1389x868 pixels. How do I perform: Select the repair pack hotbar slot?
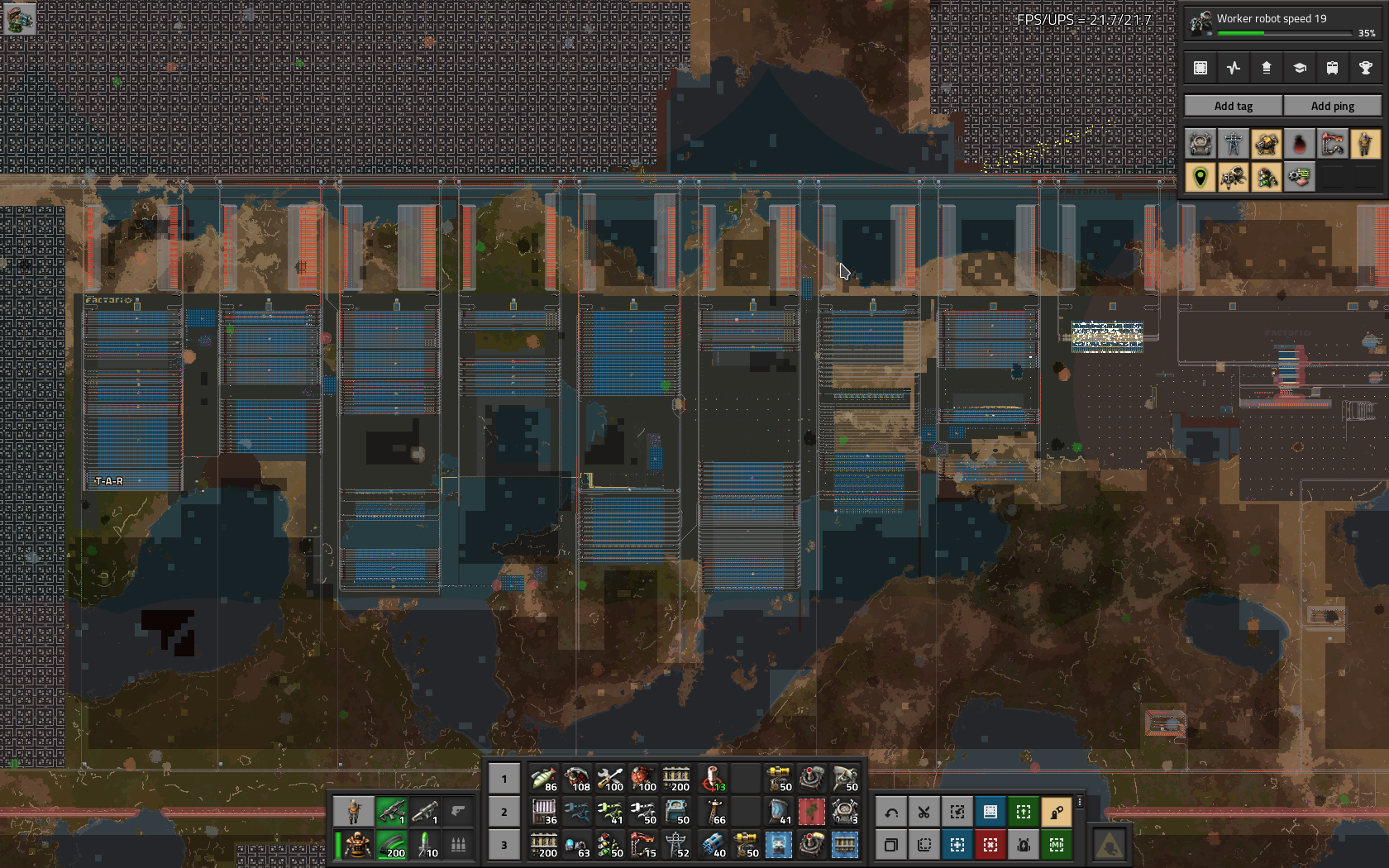tap(609, 779)
